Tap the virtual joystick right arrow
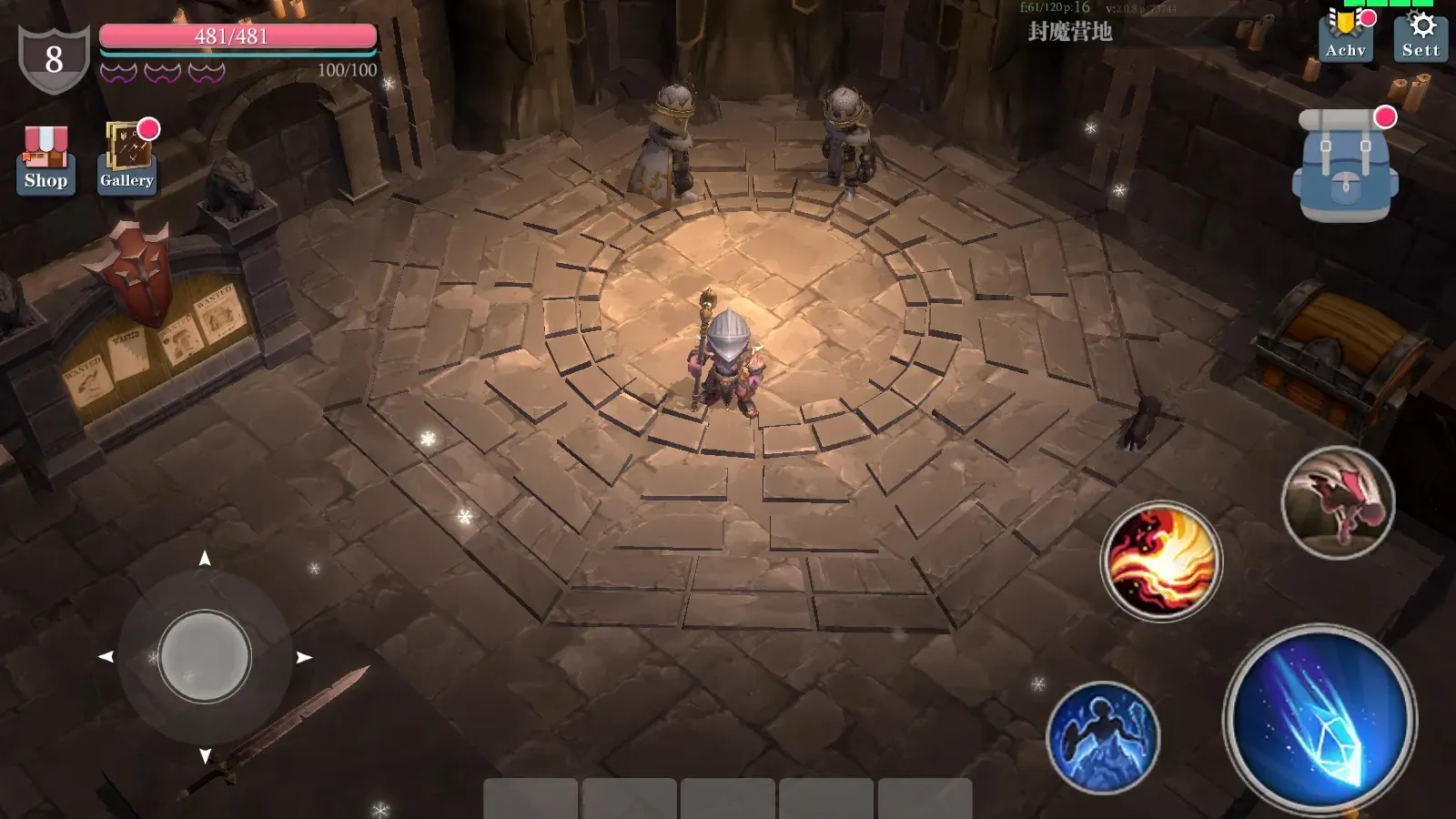This screenshot has width=1456, height=819. pyautogui.click(x=305, y=657)
